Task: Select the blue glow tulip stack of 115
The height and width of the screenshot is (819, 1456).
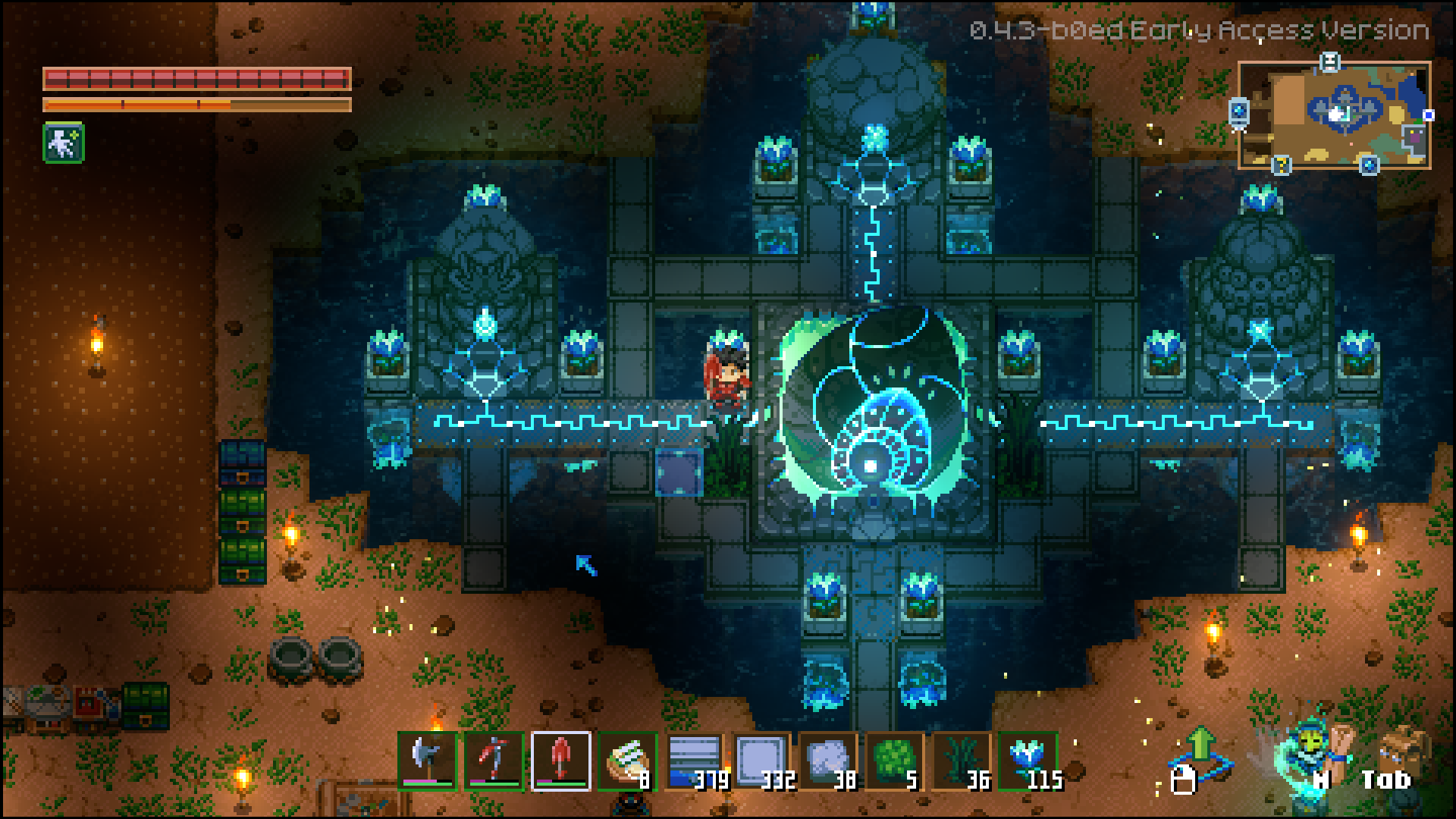Action: tap(1028, 761)
